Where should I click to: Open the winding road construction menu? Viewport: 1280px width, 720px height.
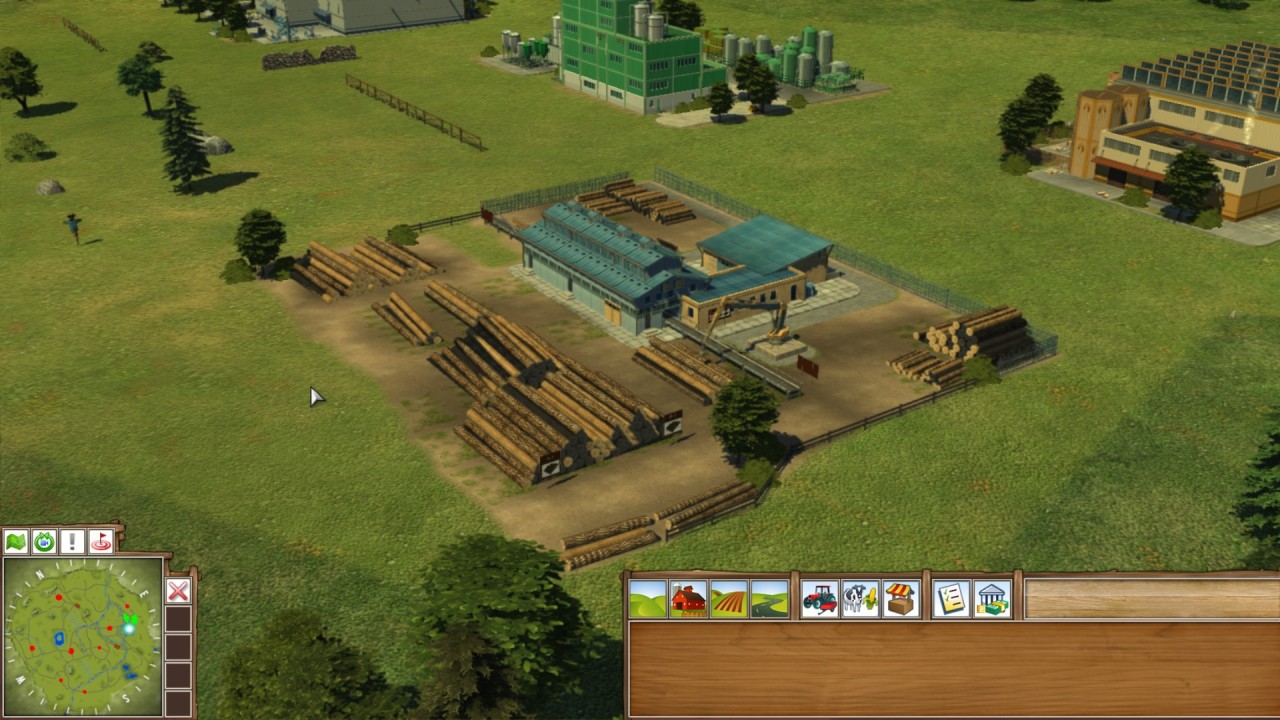tap(769, 599)
